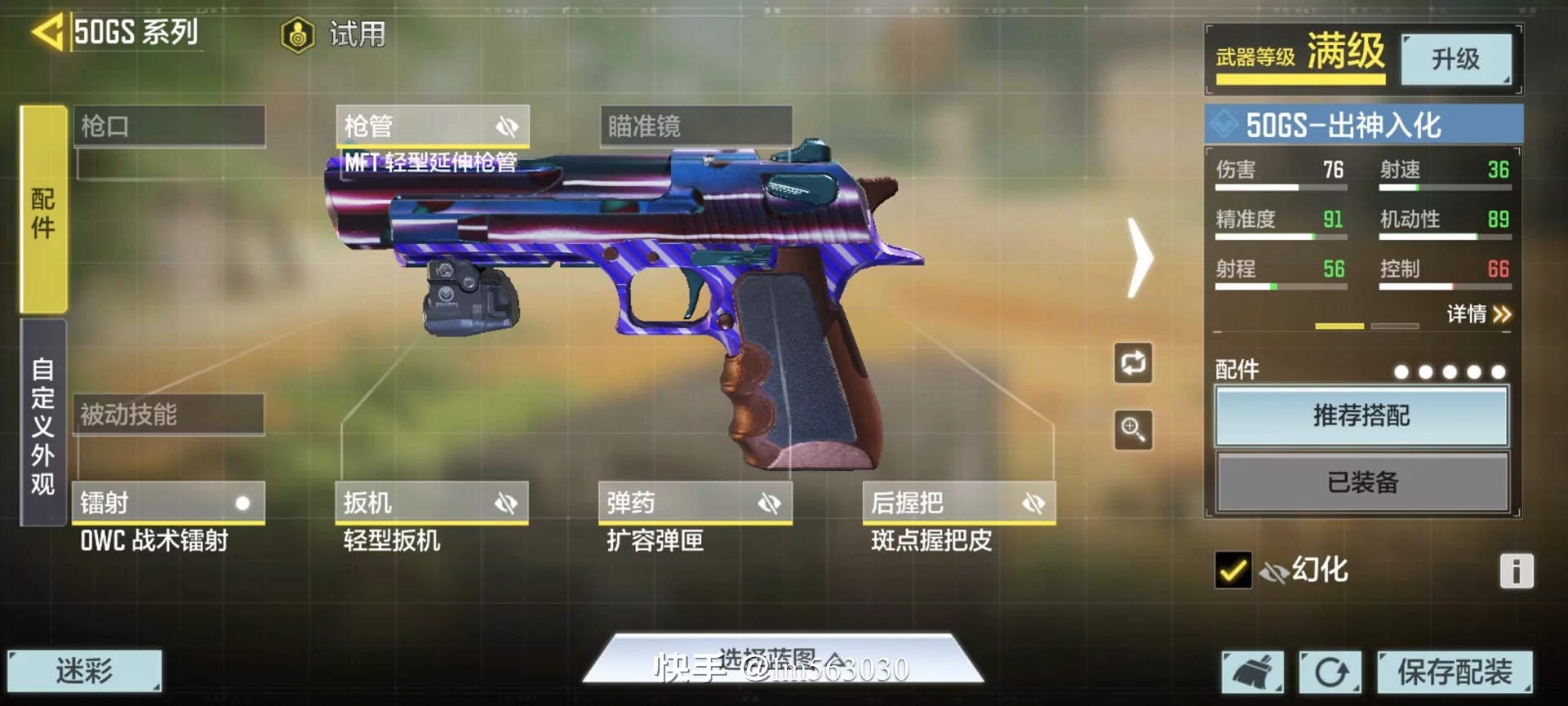Select the 后握把 rear grip slot

[x=958, y=502]
